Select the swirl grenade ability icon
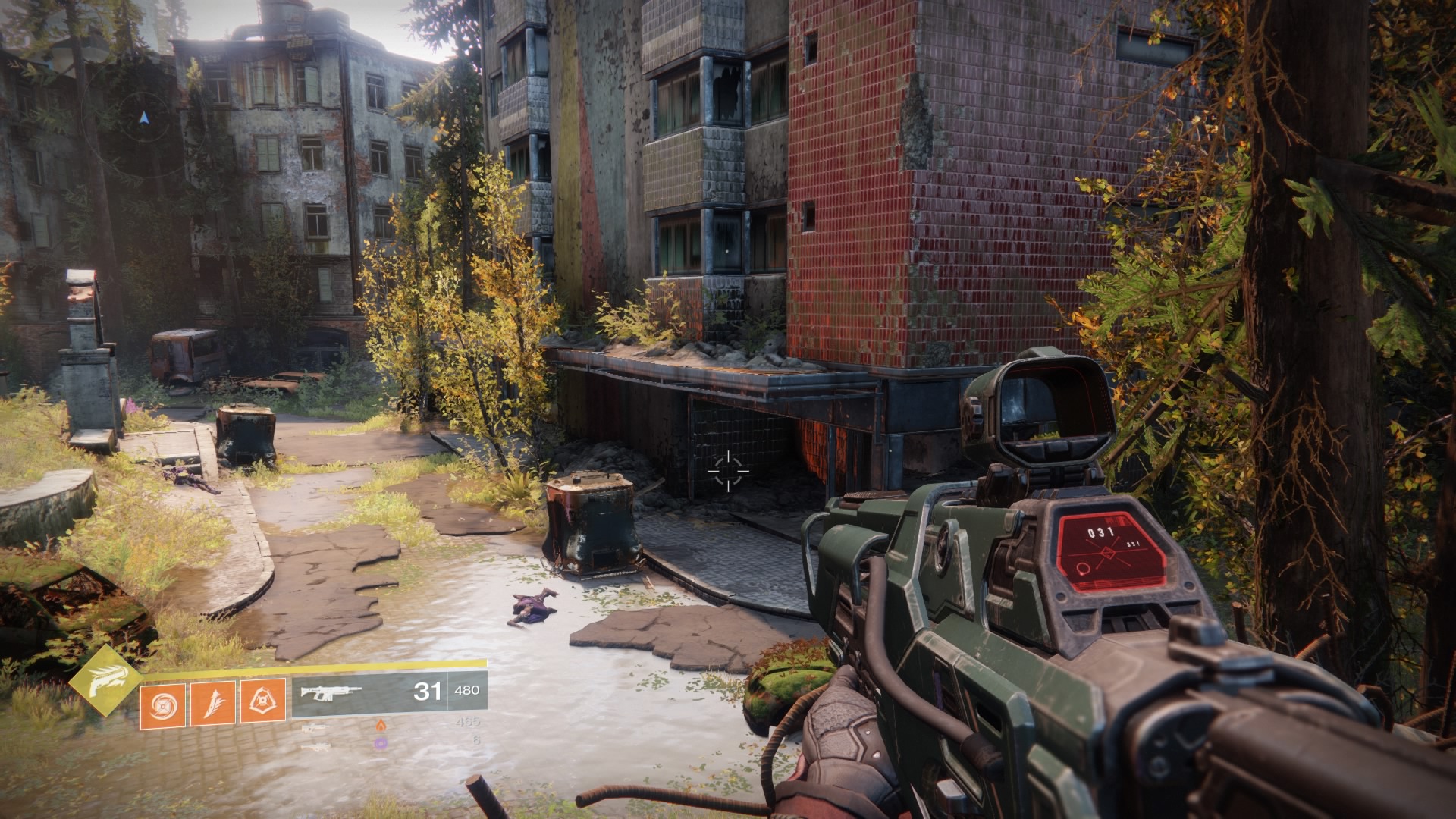This screenshot has width=1456, height=819. 162,703
